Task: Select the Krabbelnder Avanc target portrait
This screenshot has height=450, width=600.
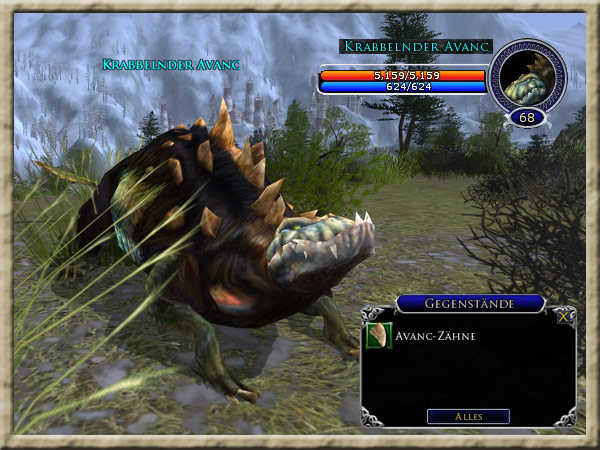Action: pyautogui.click(x=527, y=77)
